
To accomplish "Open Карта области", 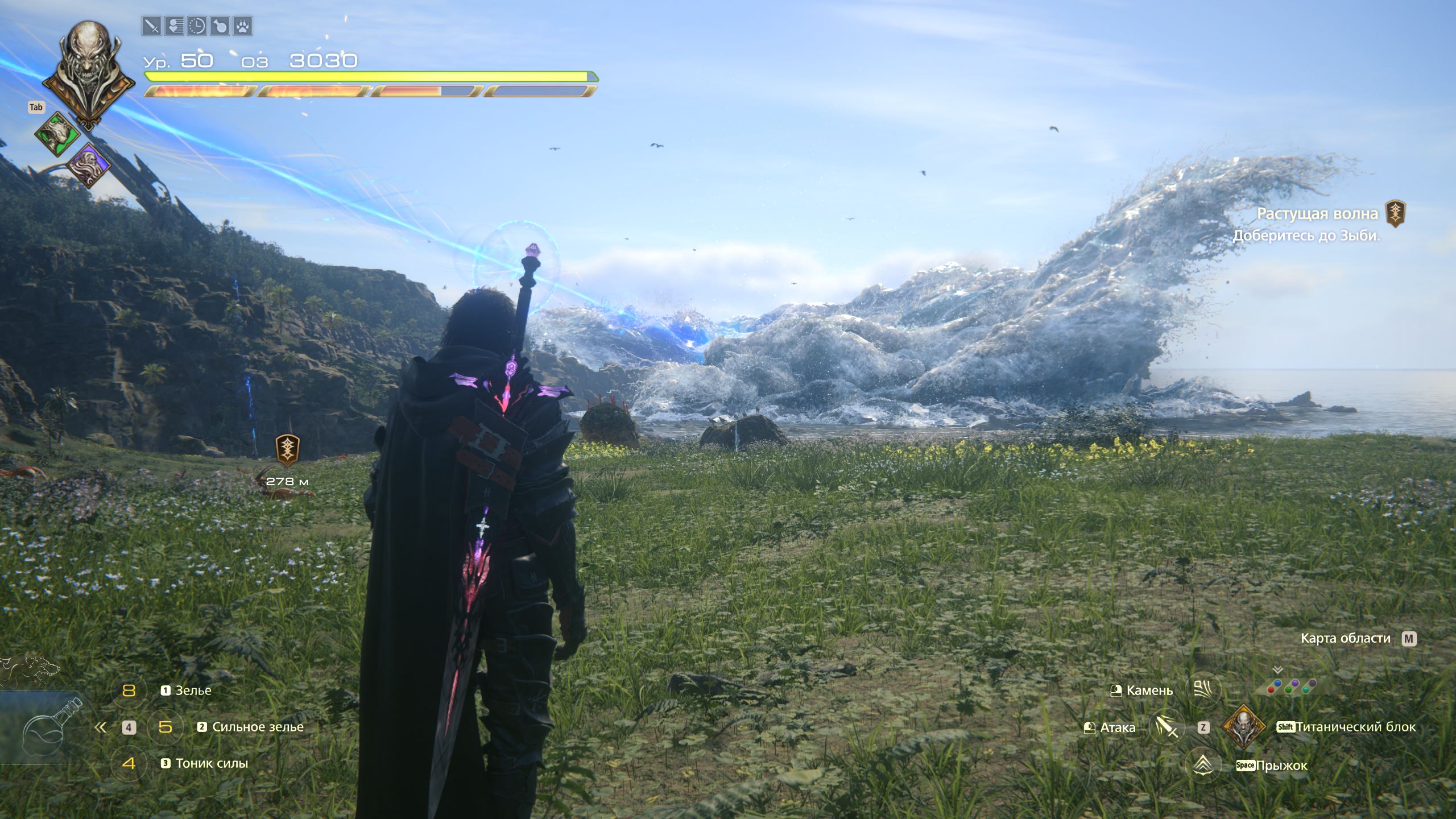I will coord(1345,638).
